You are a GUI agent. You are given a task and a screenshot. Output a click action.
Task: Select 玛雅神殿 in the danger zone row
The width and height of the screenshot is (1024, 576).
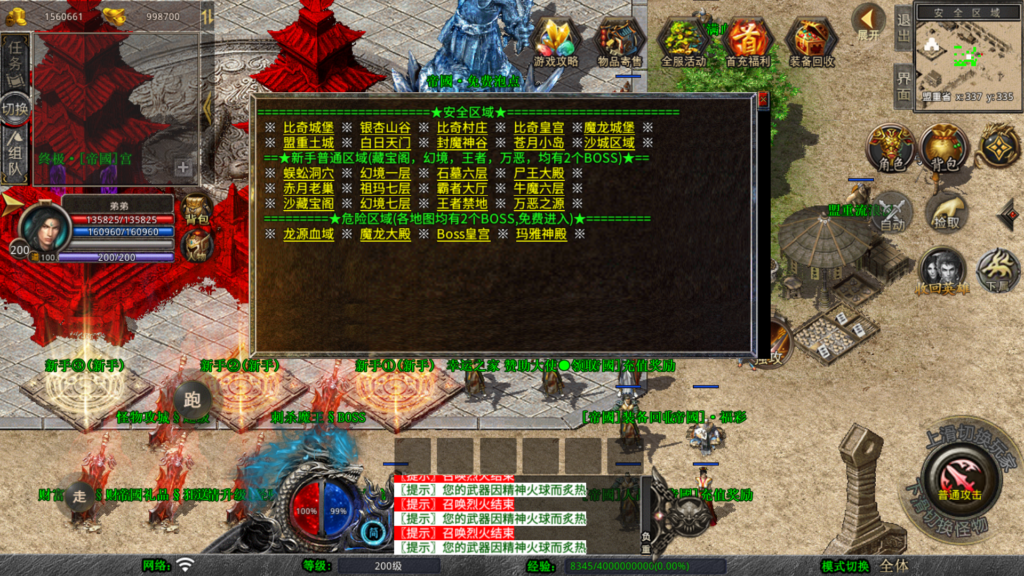(x=541, y=234)
